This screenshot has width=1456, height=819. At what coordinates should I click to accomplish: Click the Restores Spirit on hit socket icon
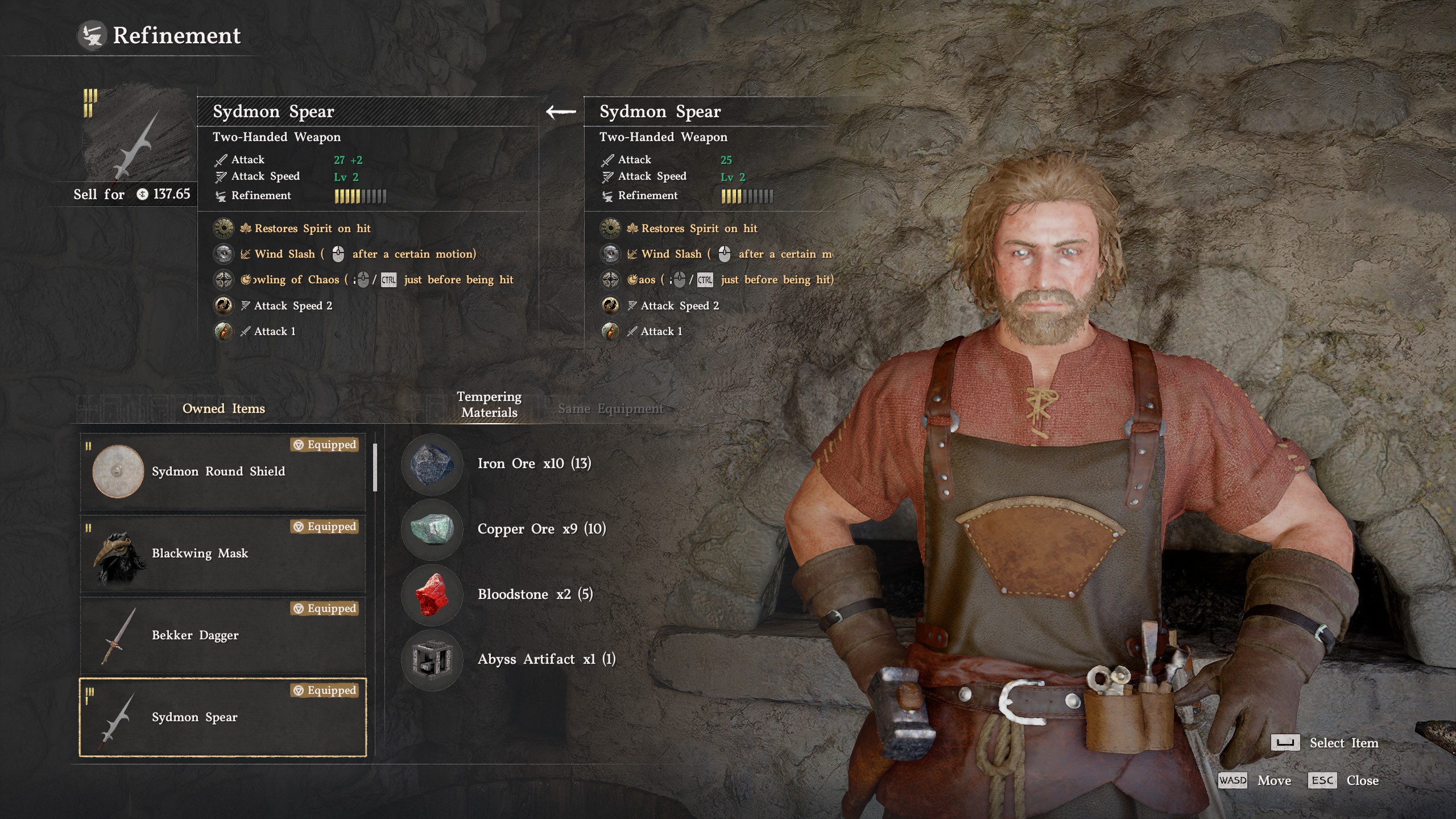[x=224, y=228]
